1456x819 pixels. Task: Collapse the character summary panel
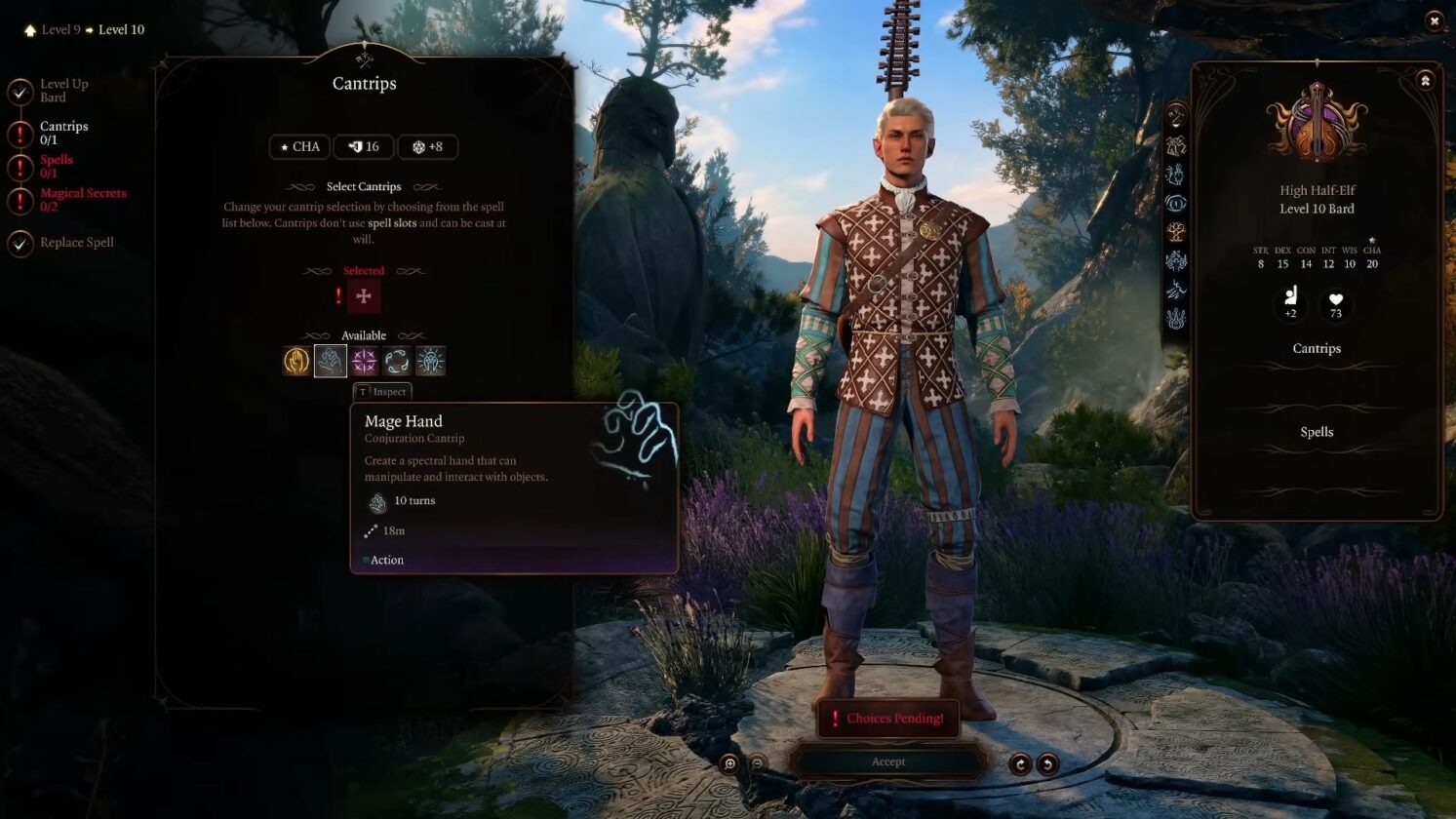click(1425, 81)
